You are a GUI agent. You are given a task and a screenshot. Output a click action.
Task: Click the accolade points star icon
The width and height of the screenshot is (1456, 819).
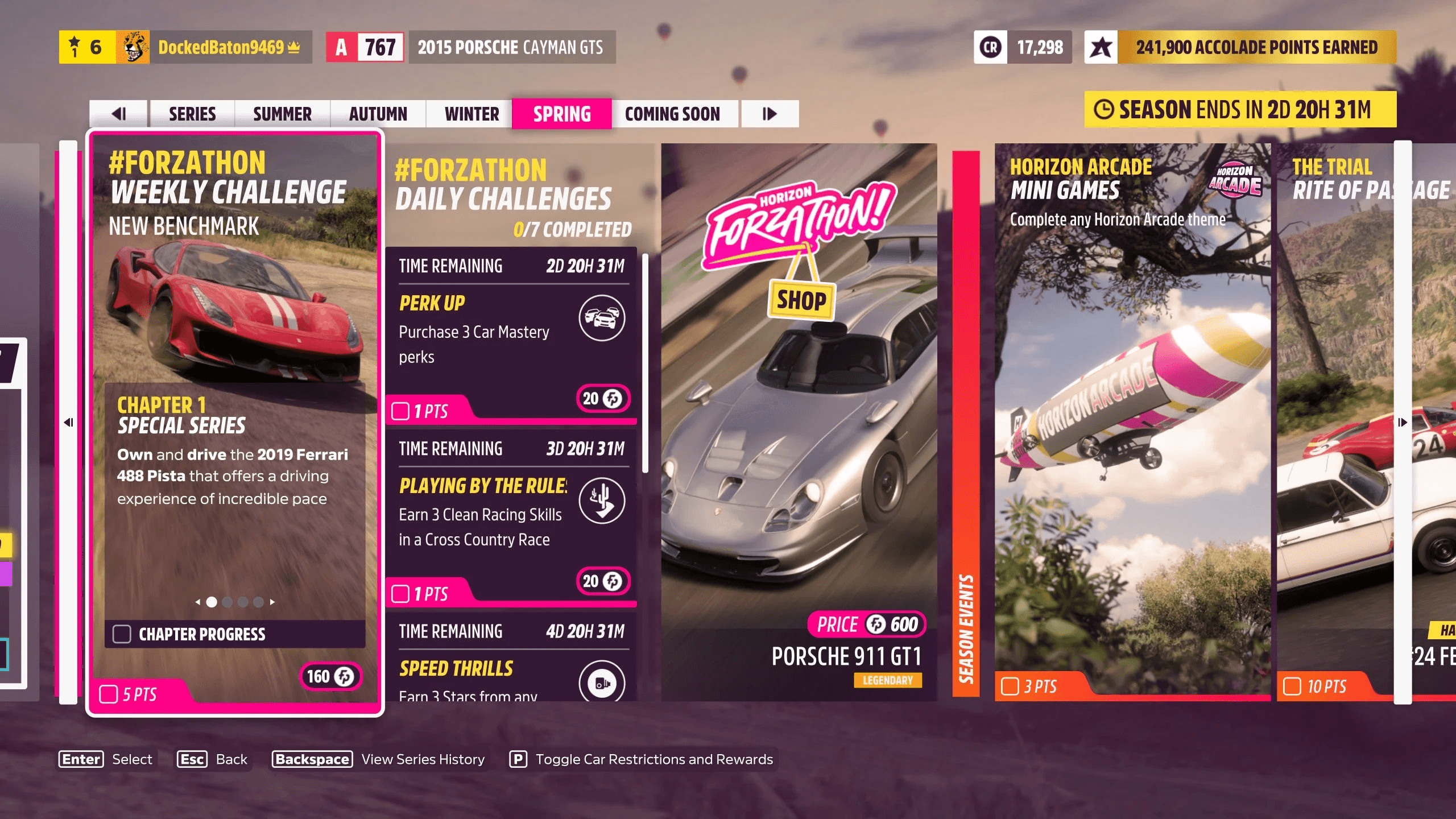click(1102, 47)
